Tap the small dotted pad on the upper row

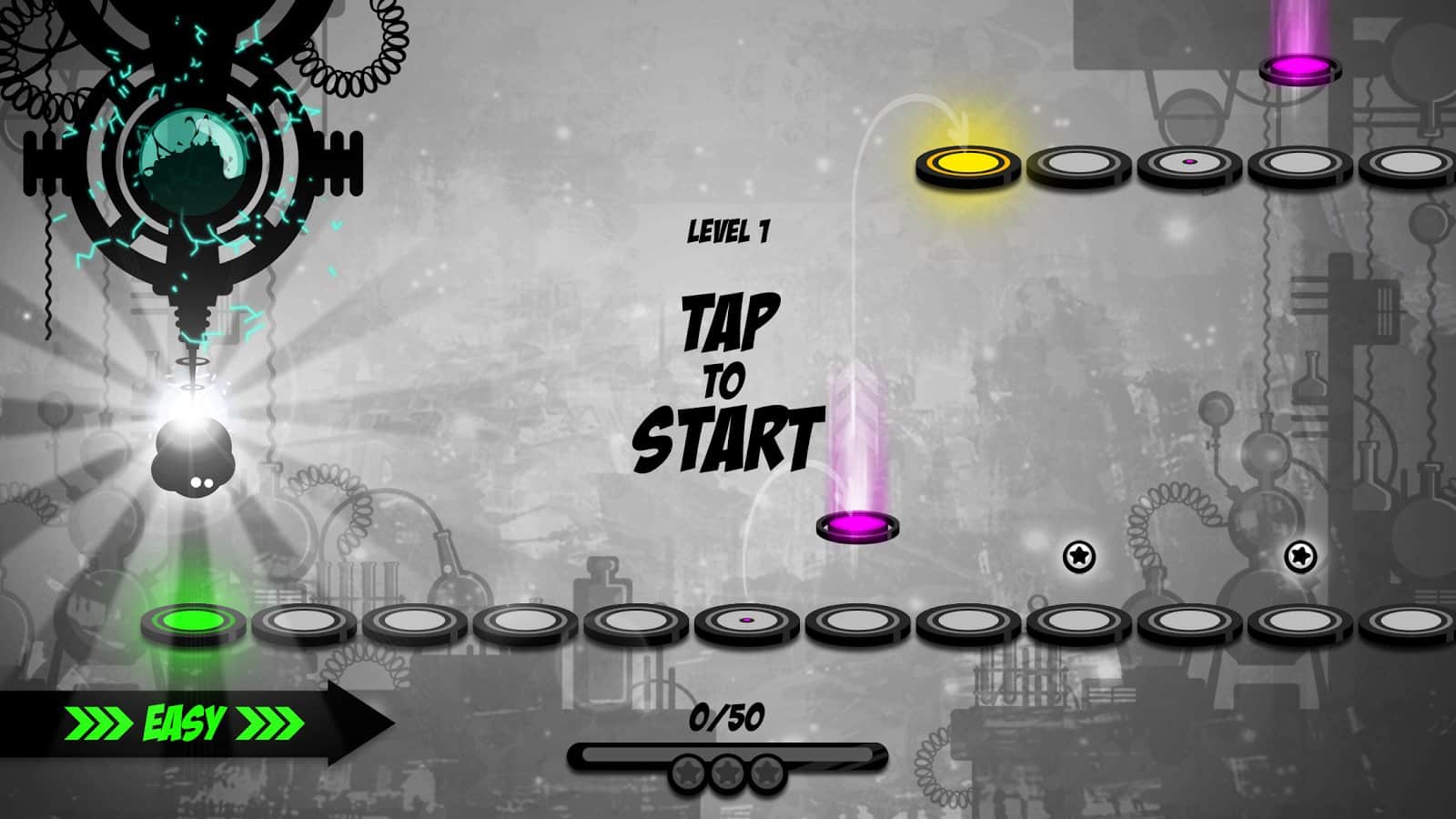[x=1189, y=165]
